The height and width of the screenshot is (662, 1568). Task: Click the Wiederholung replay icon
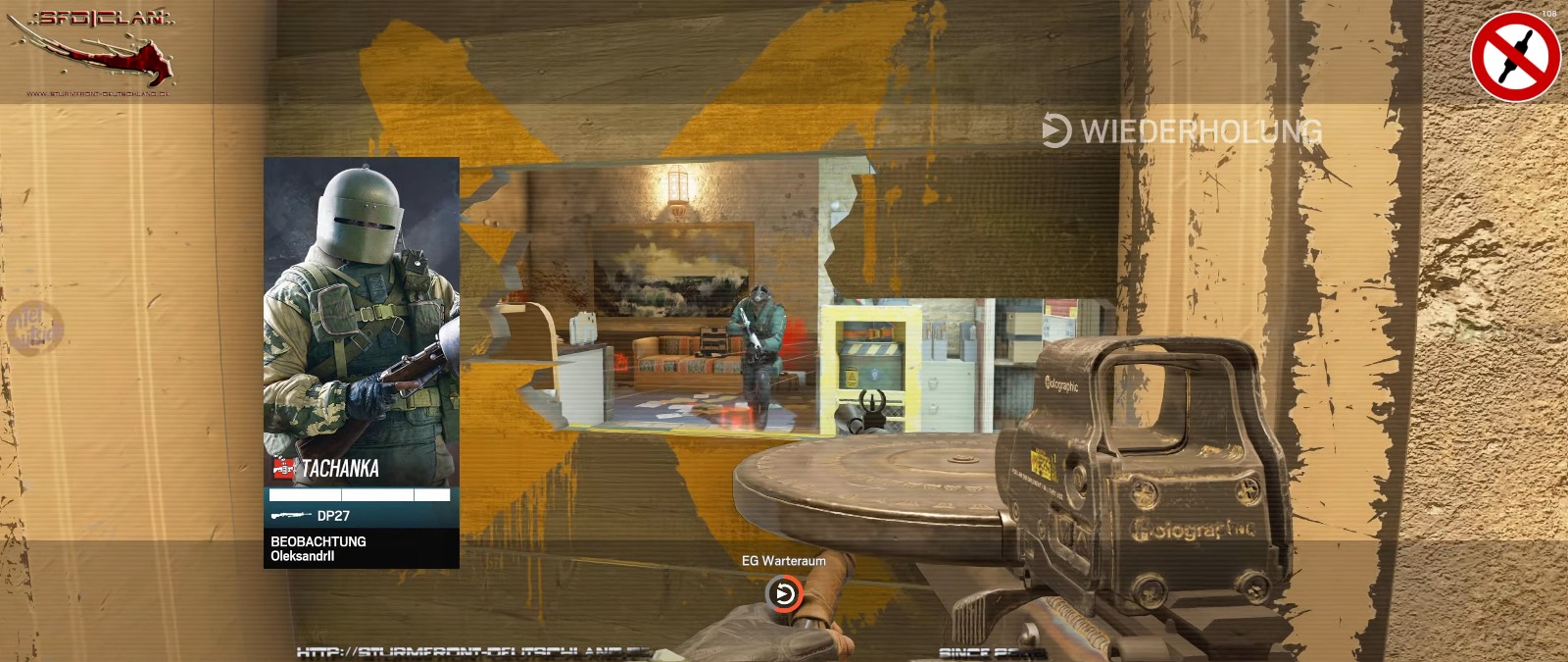[1055, 130]
